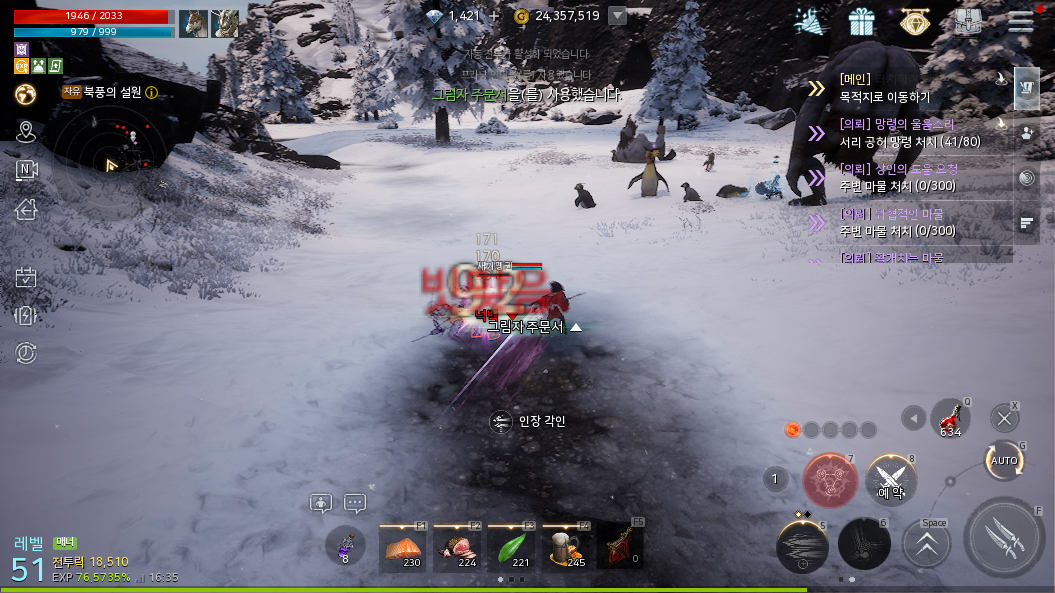The width and height of the screenshot is (1055, 593).
Task: Toggle the AUTO combat button
Action: tap(1003, 461)
